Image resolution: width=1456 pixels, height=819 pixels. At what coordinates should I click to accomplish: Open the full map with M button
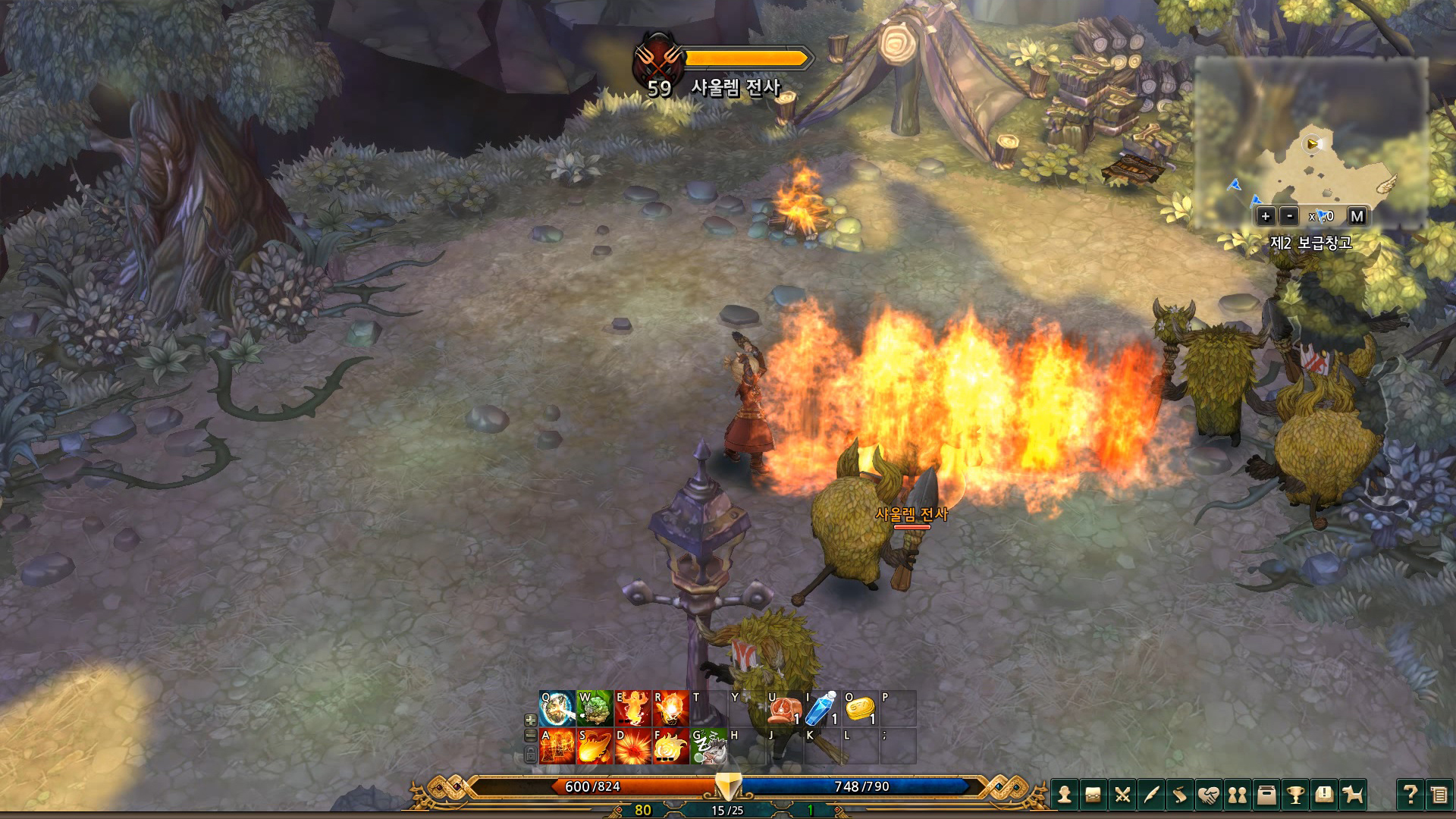(1357, 216)
